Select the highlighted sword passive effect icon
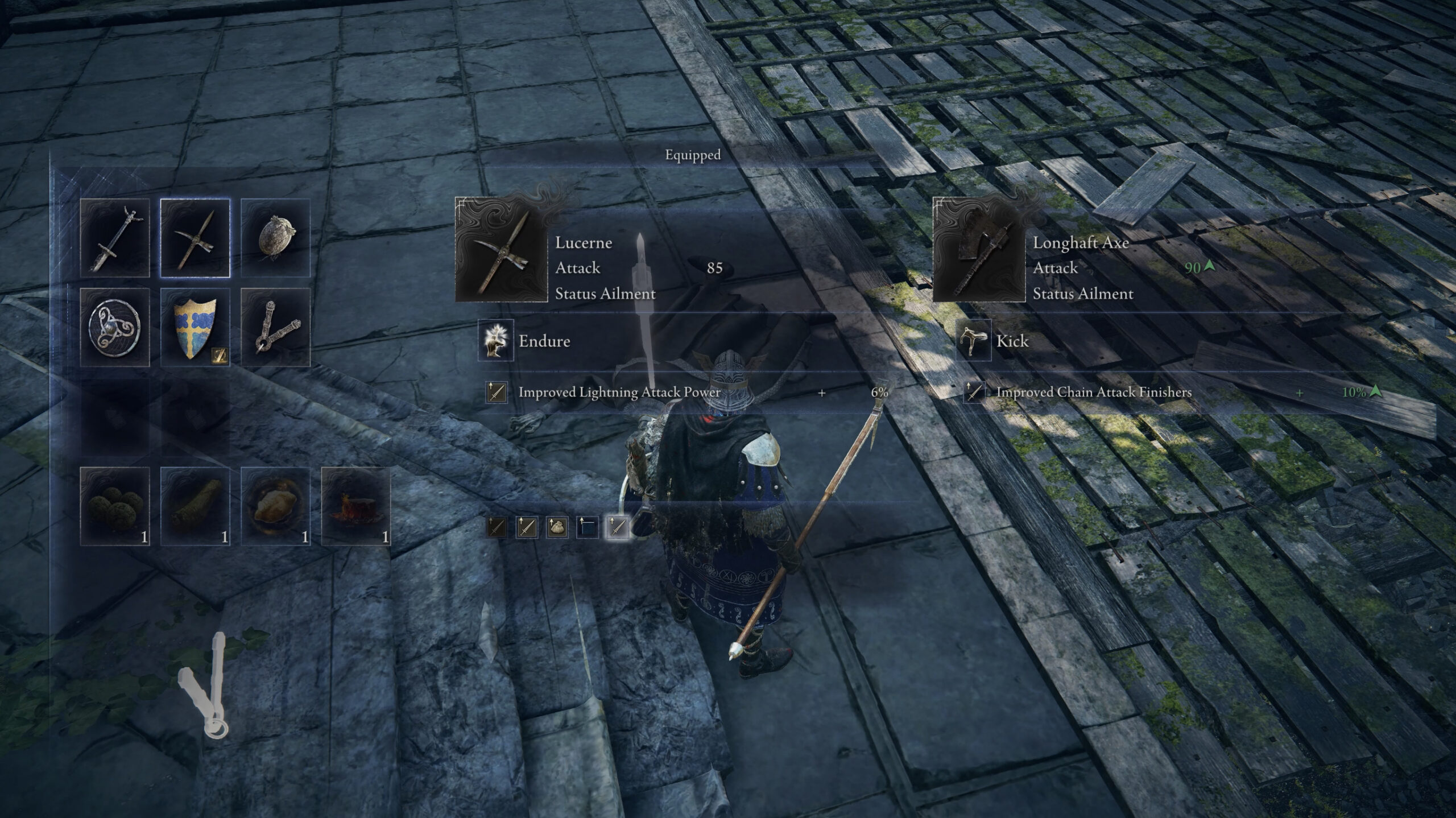The width and height of the screenshot is (1456, 818). pos(618,527)
